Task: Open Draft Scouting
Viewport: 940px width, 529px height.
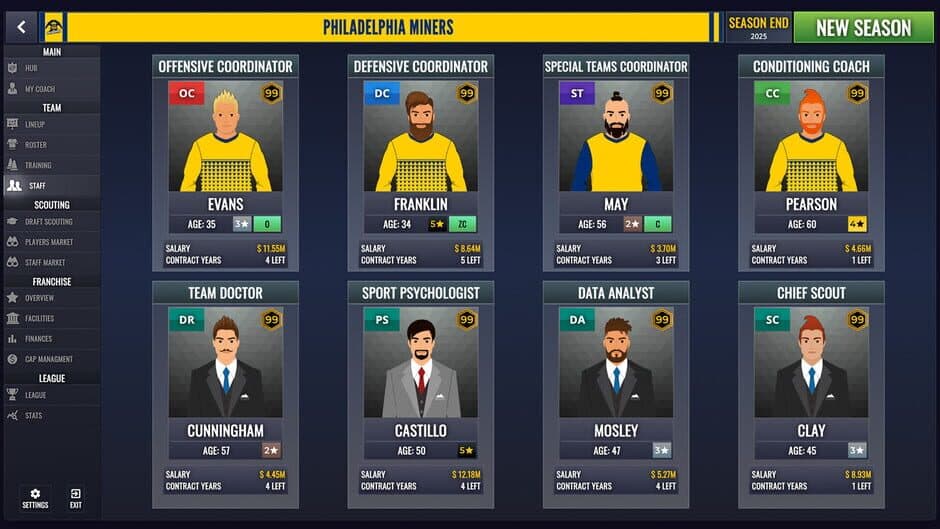Action: pyautogui.click(x=50, y=222)
